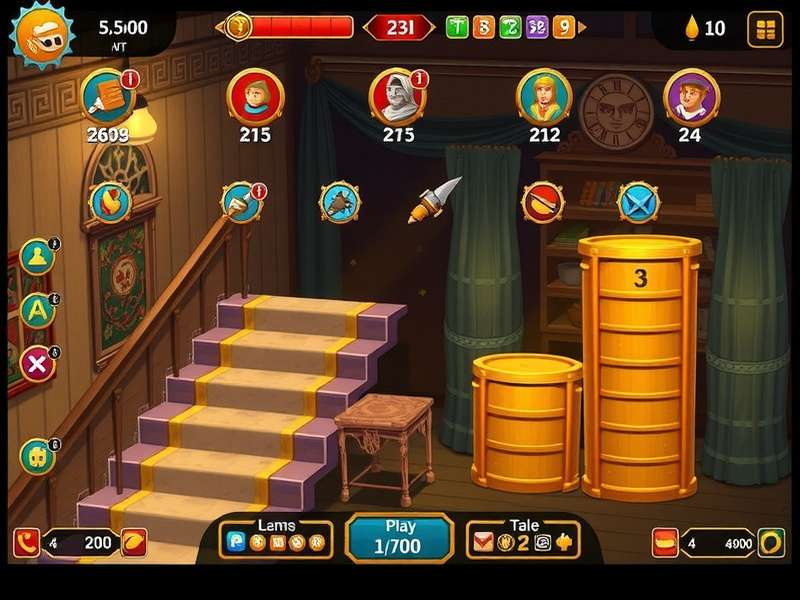Select the red and yellow shield icon
Screen dimensions: 800x600
[109, 203]
